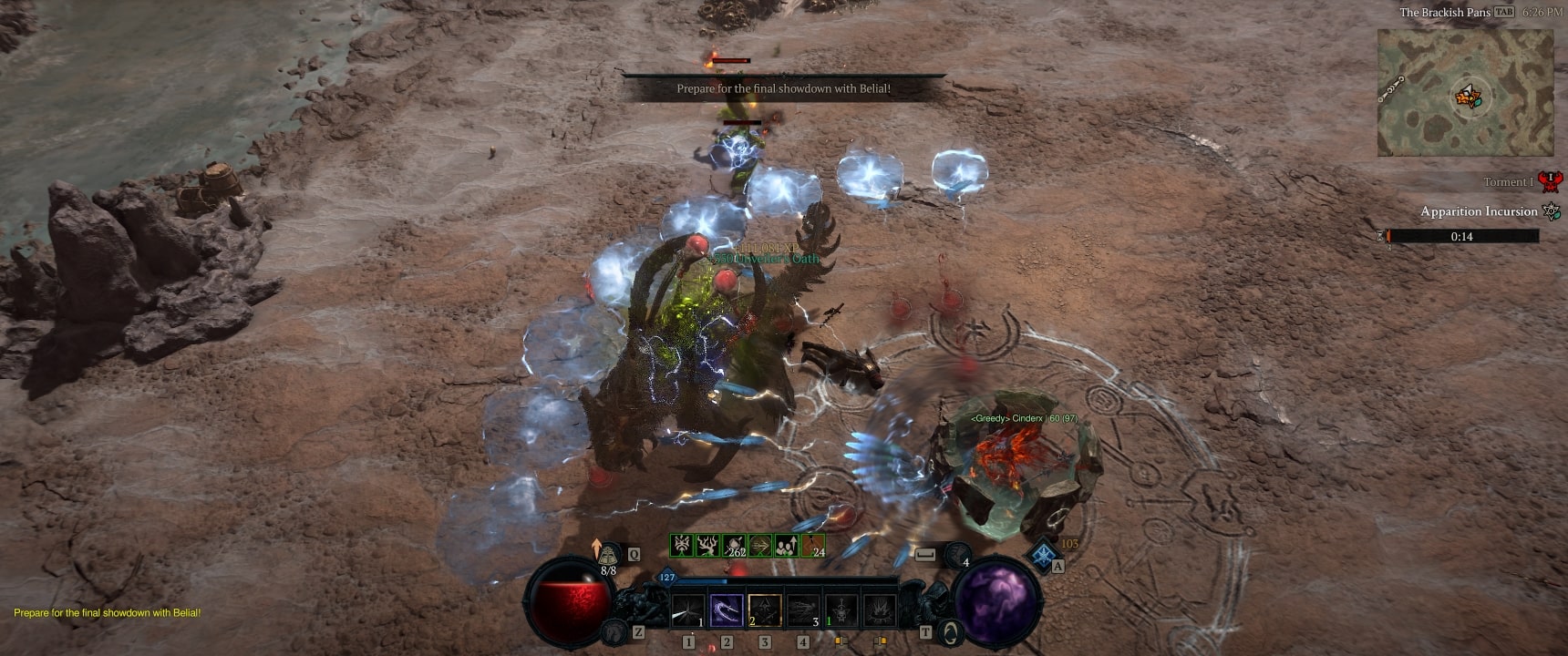Inspect the buff icon showing 262 stacks

(734, 546)
